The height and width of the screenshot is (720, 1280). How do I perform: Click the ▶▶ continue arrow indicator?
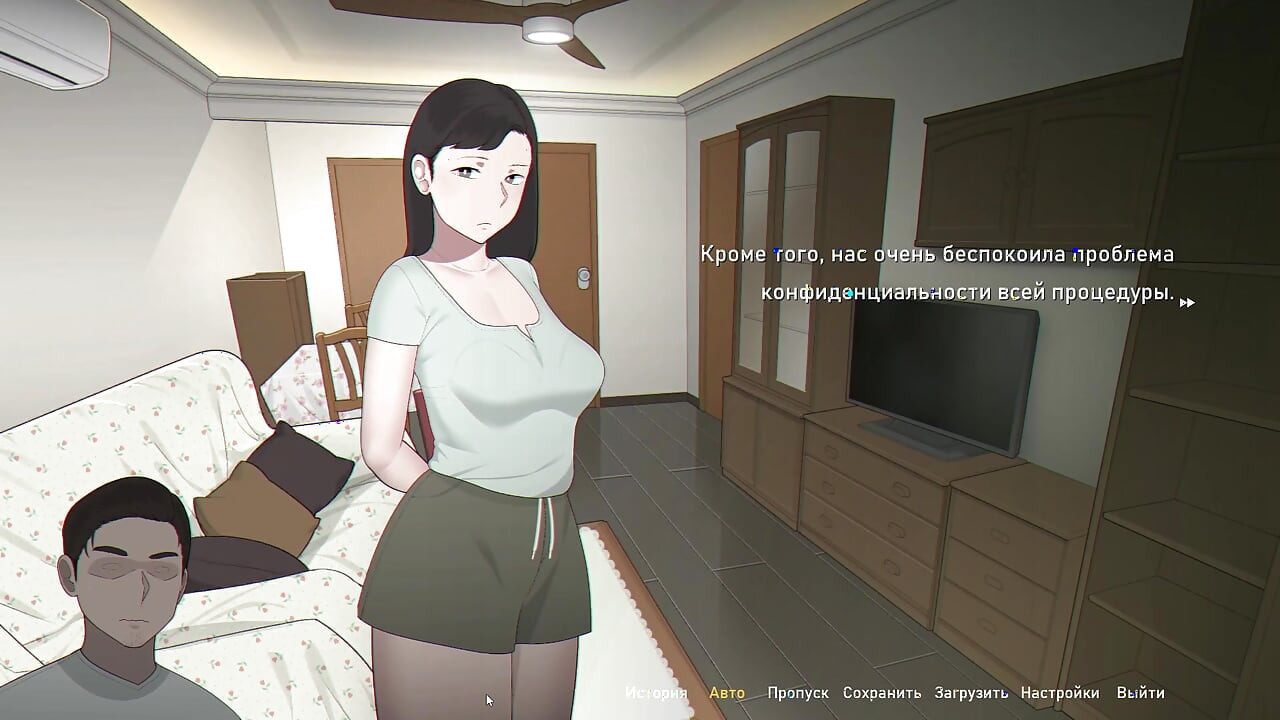pyautogui.click(x=1188, y=300)
